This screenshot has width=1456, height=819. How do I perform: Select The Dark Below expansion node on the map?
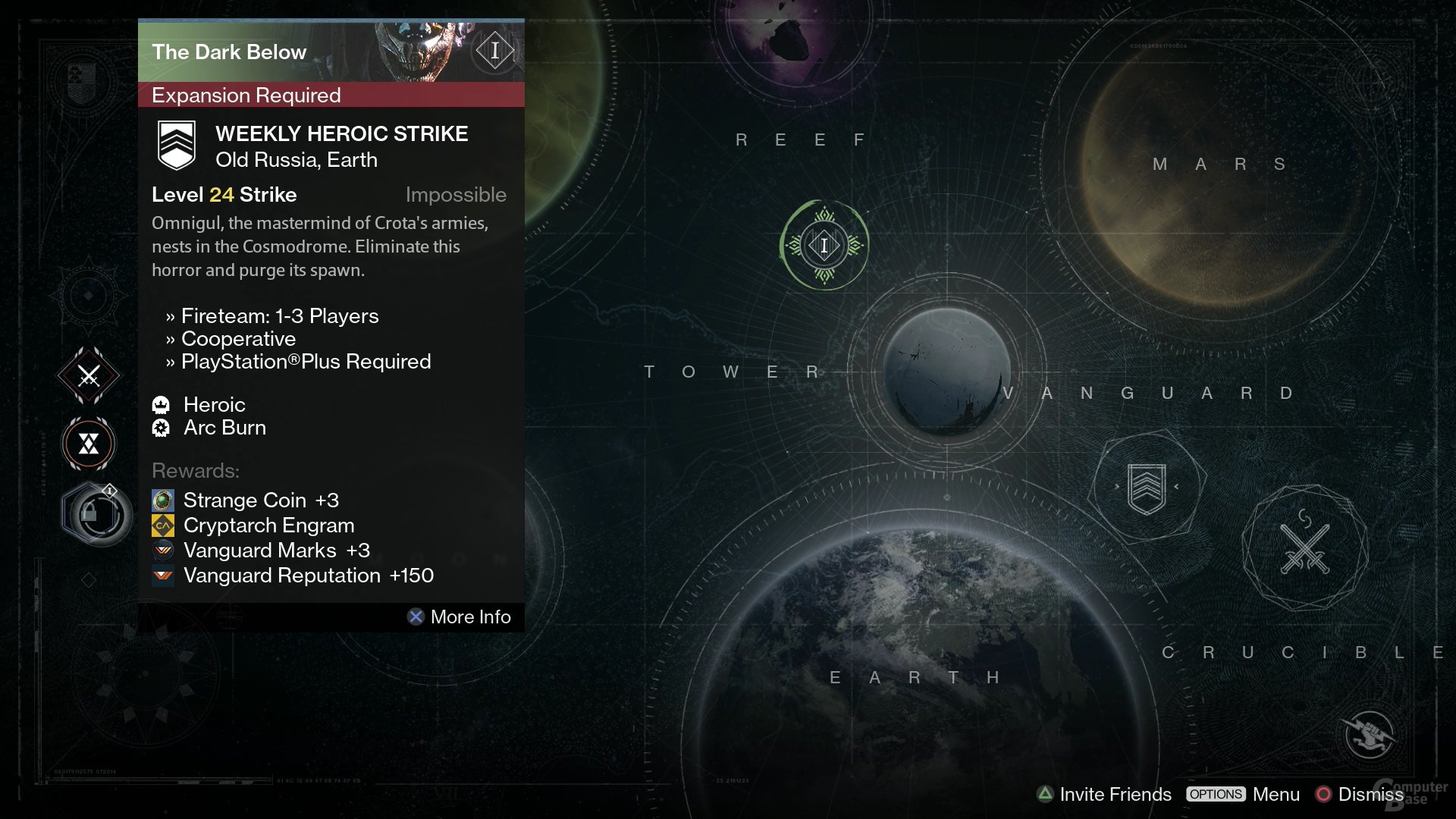point(824,245)
